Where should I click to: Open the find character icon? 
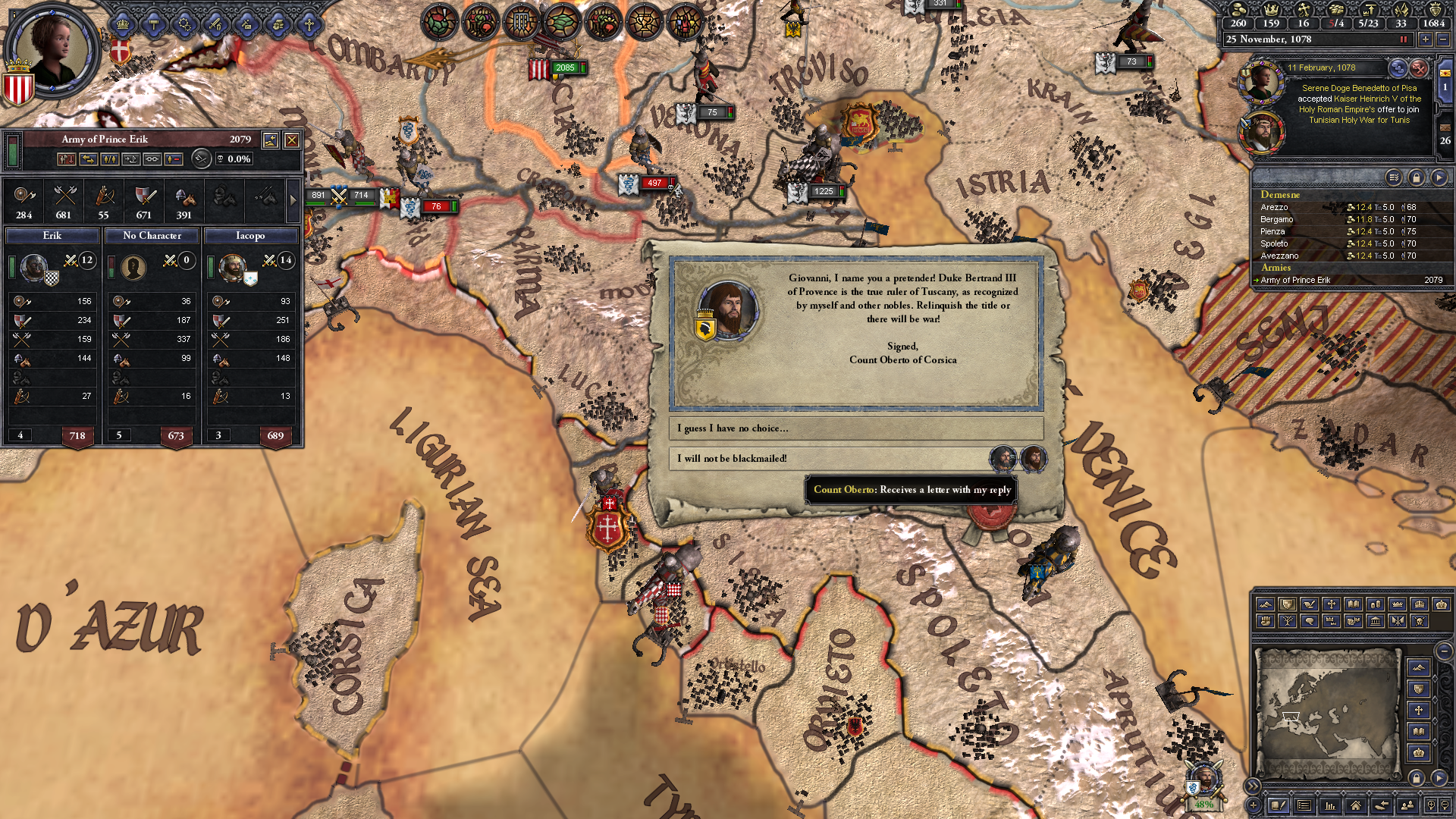tap(1407, 807)
